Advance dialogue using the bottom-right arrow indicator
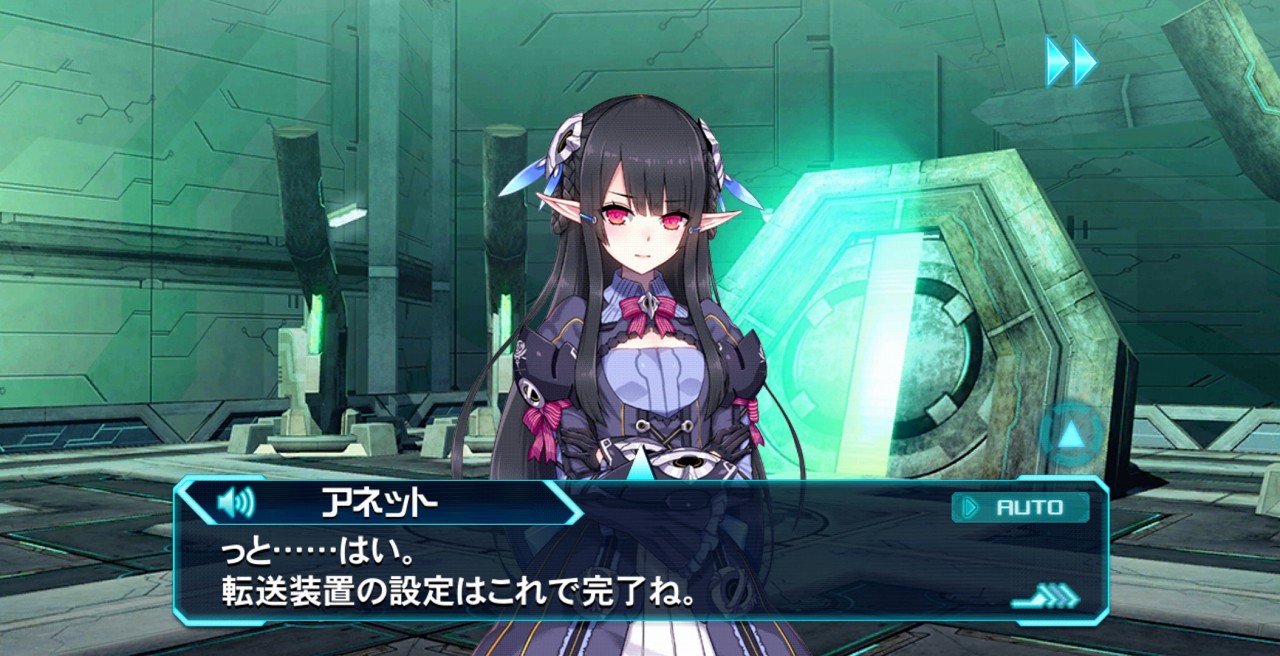 [1047, 598]
